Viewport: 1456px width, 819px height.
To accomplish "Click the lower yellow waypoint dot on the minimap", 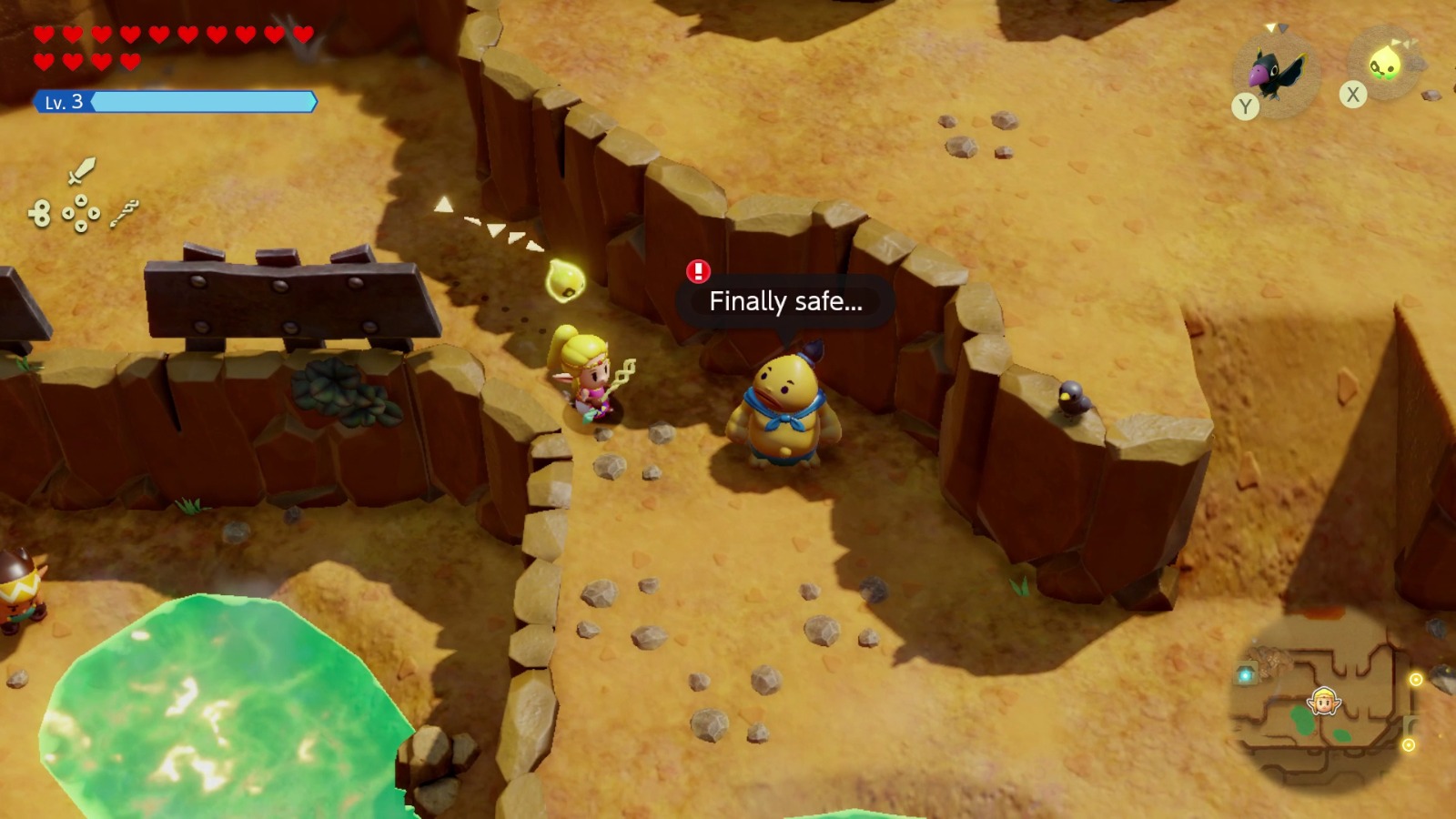I will pos(1410,746).
